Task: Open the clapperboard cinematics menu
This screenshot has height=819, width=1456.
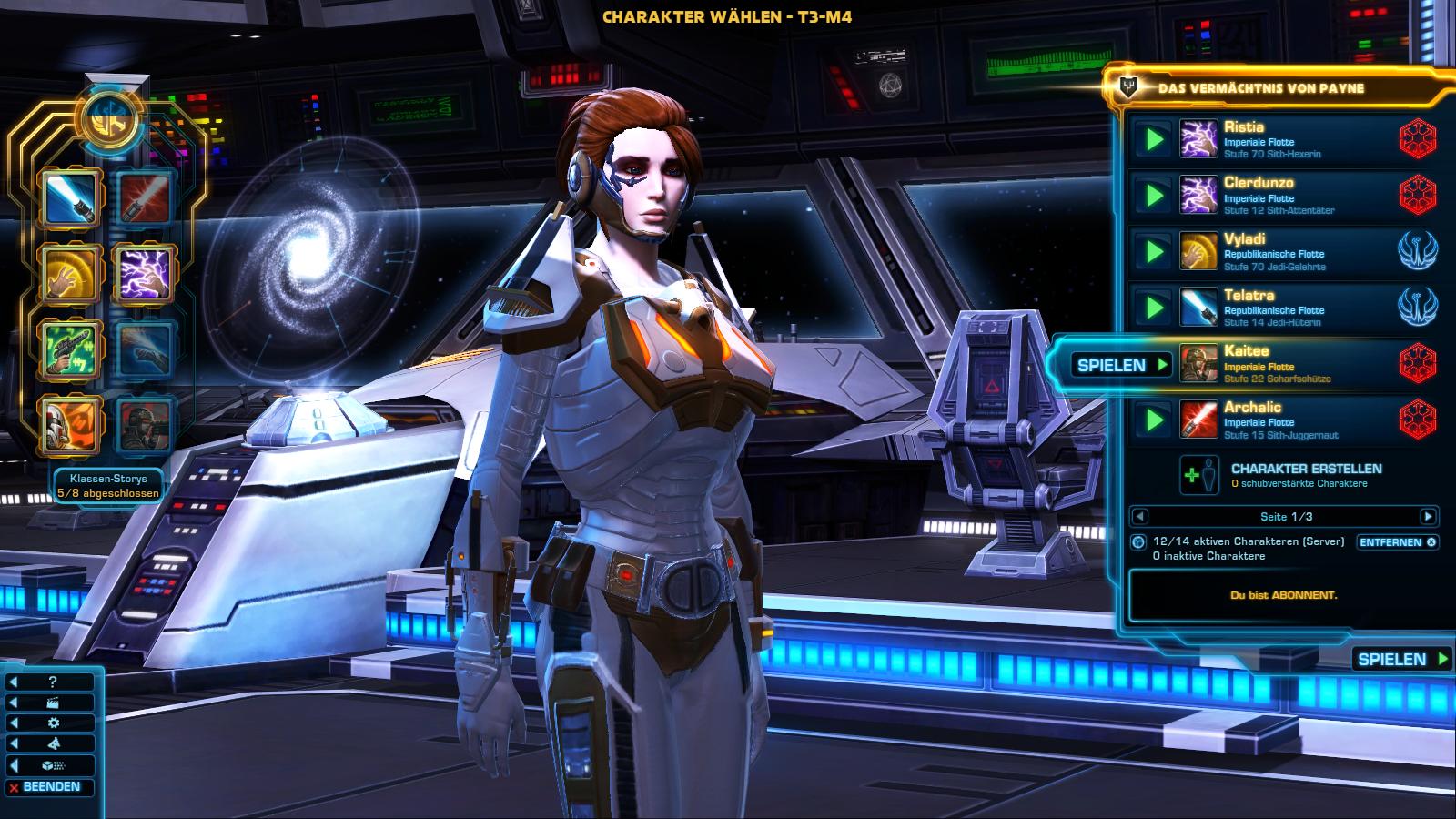Action: coord(52,703)
